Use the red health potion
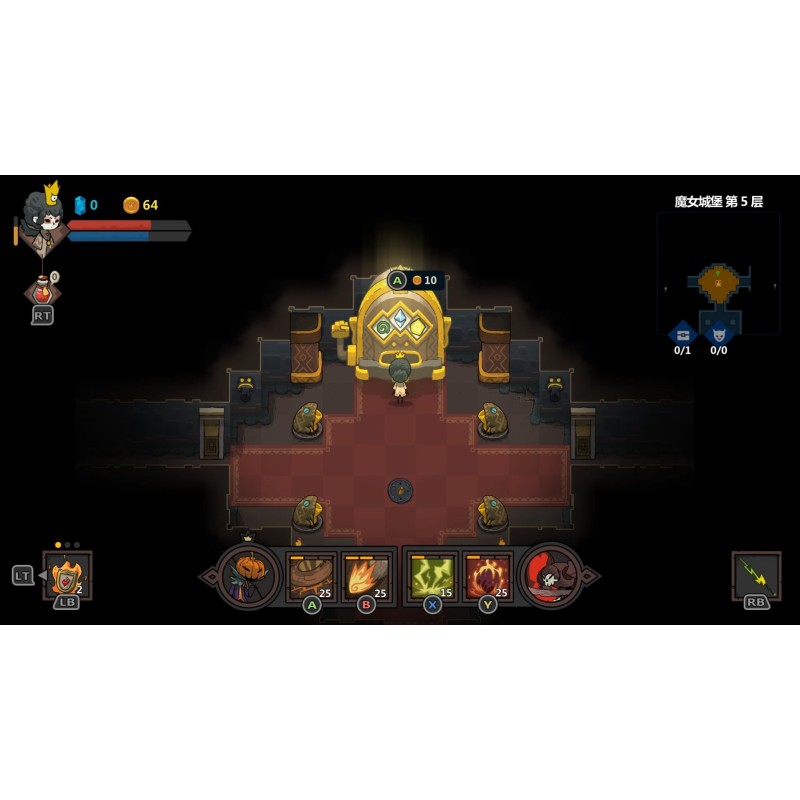 pos(42,291)
